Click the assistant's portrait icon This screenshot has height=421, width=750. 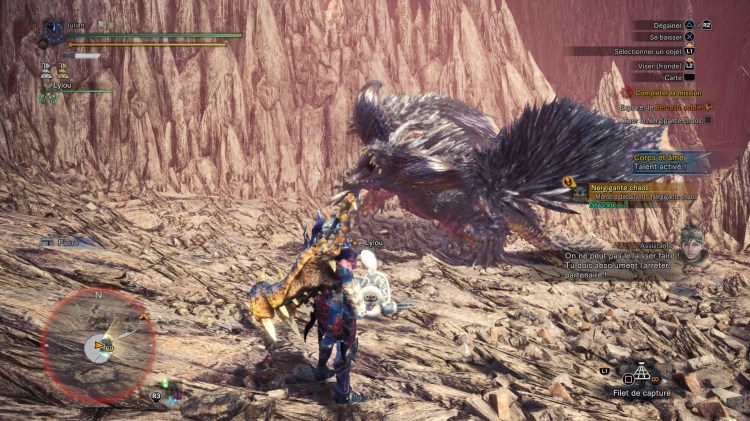click(692, 246)
